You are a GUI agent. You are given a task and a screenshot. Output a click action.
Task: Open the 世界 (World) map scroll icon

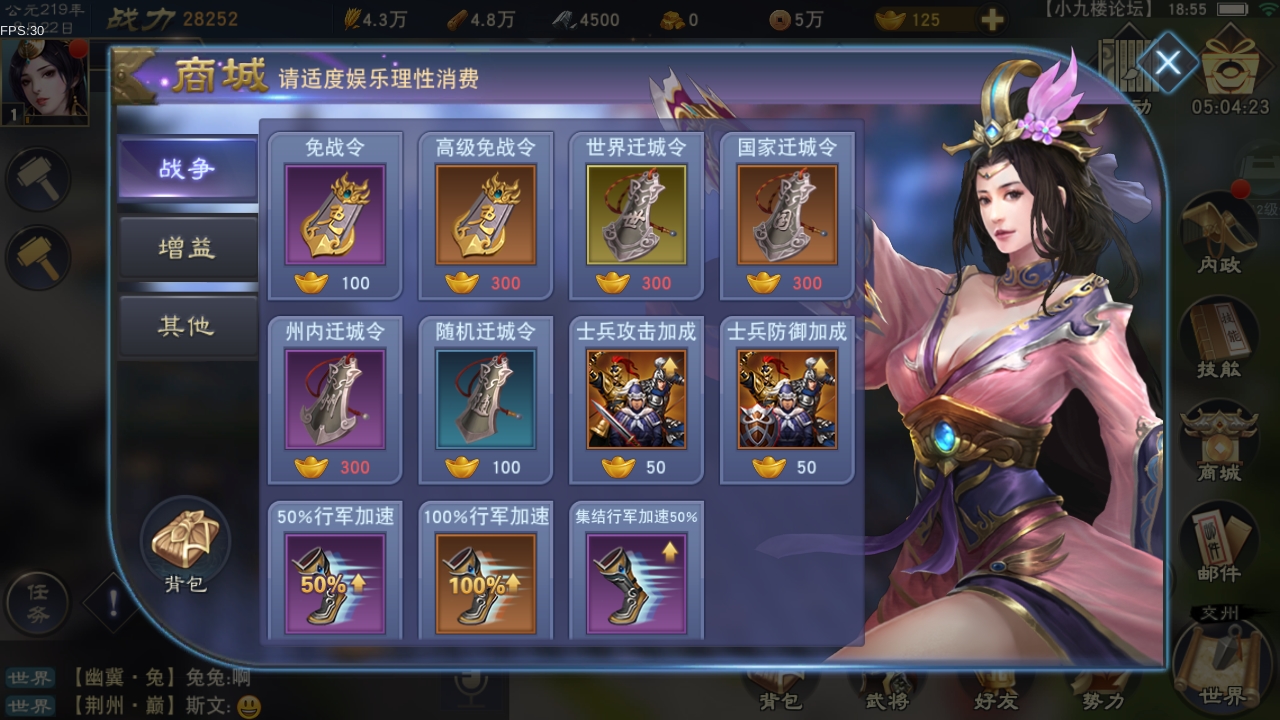tap(1218, 670)
